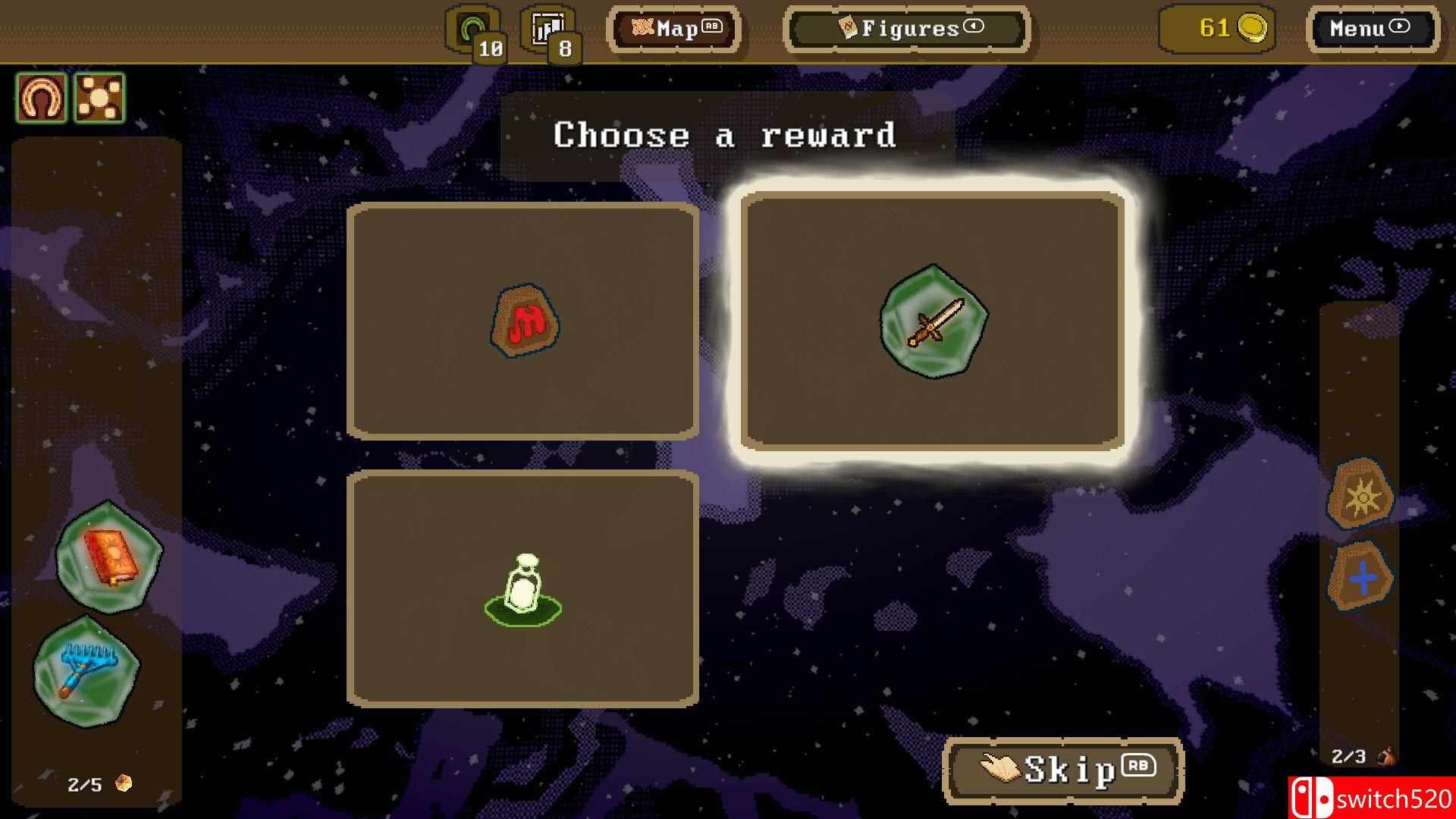Skip the reward selection

pos(1063,770)
